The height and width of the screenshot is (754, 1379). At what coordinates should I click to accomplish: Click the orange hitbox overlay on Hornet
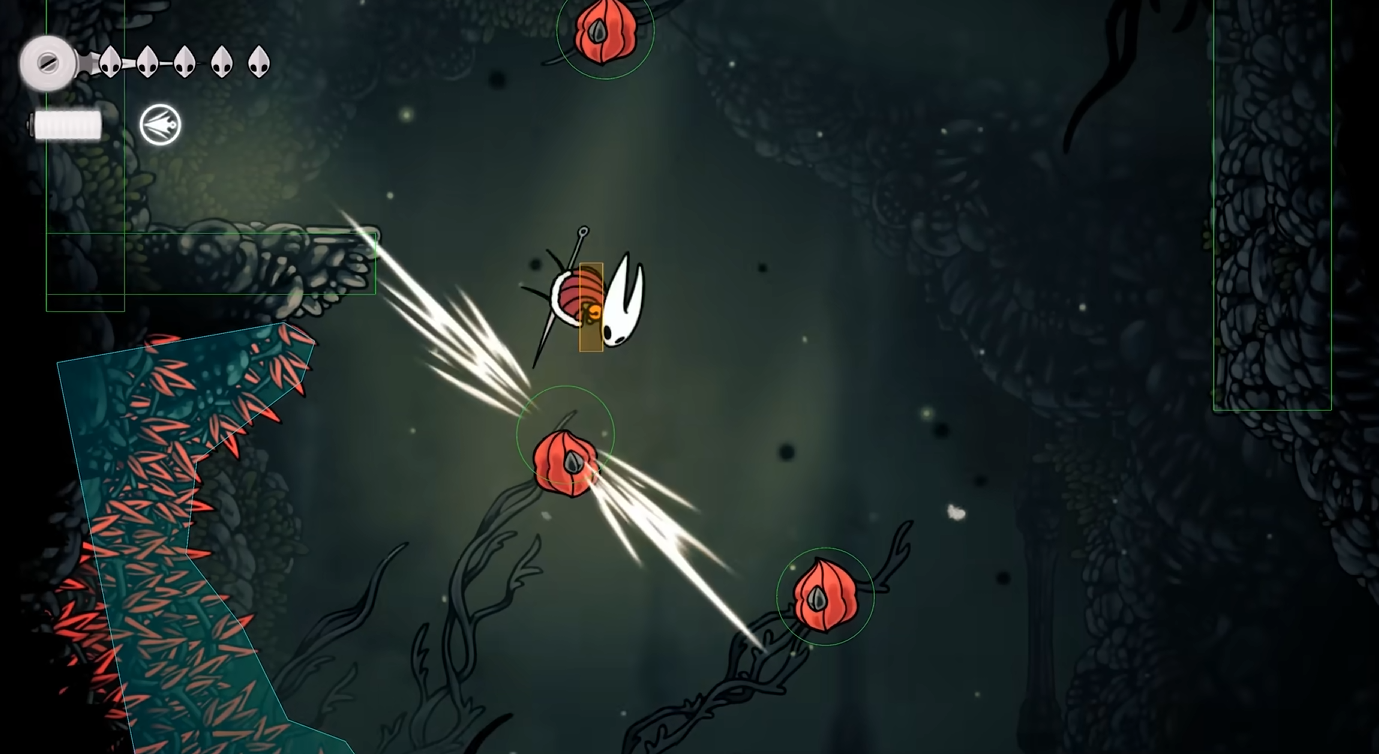(x=590, y=305)
